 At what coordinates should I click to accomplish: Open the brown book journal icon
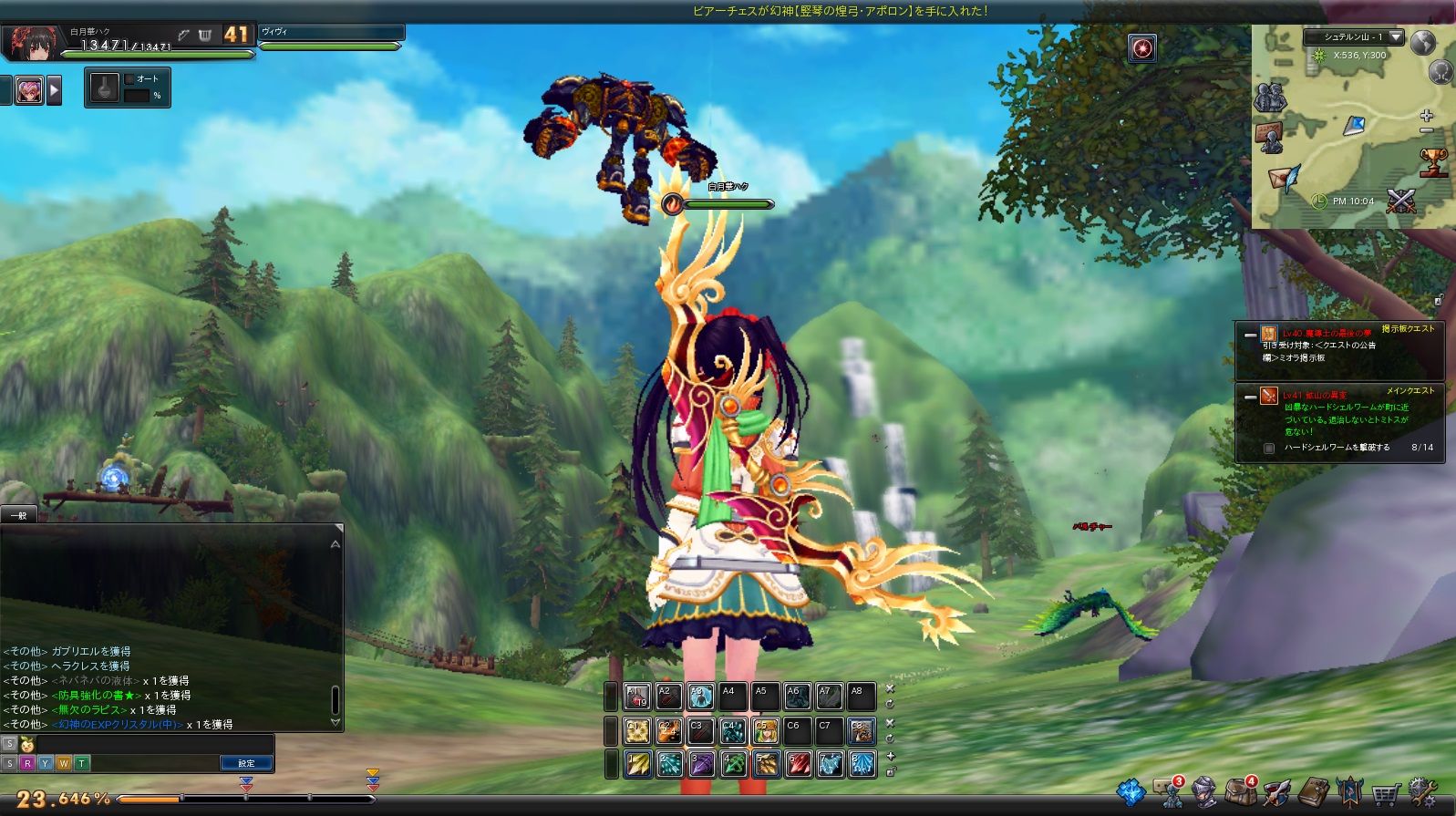tap(1313, 792)
